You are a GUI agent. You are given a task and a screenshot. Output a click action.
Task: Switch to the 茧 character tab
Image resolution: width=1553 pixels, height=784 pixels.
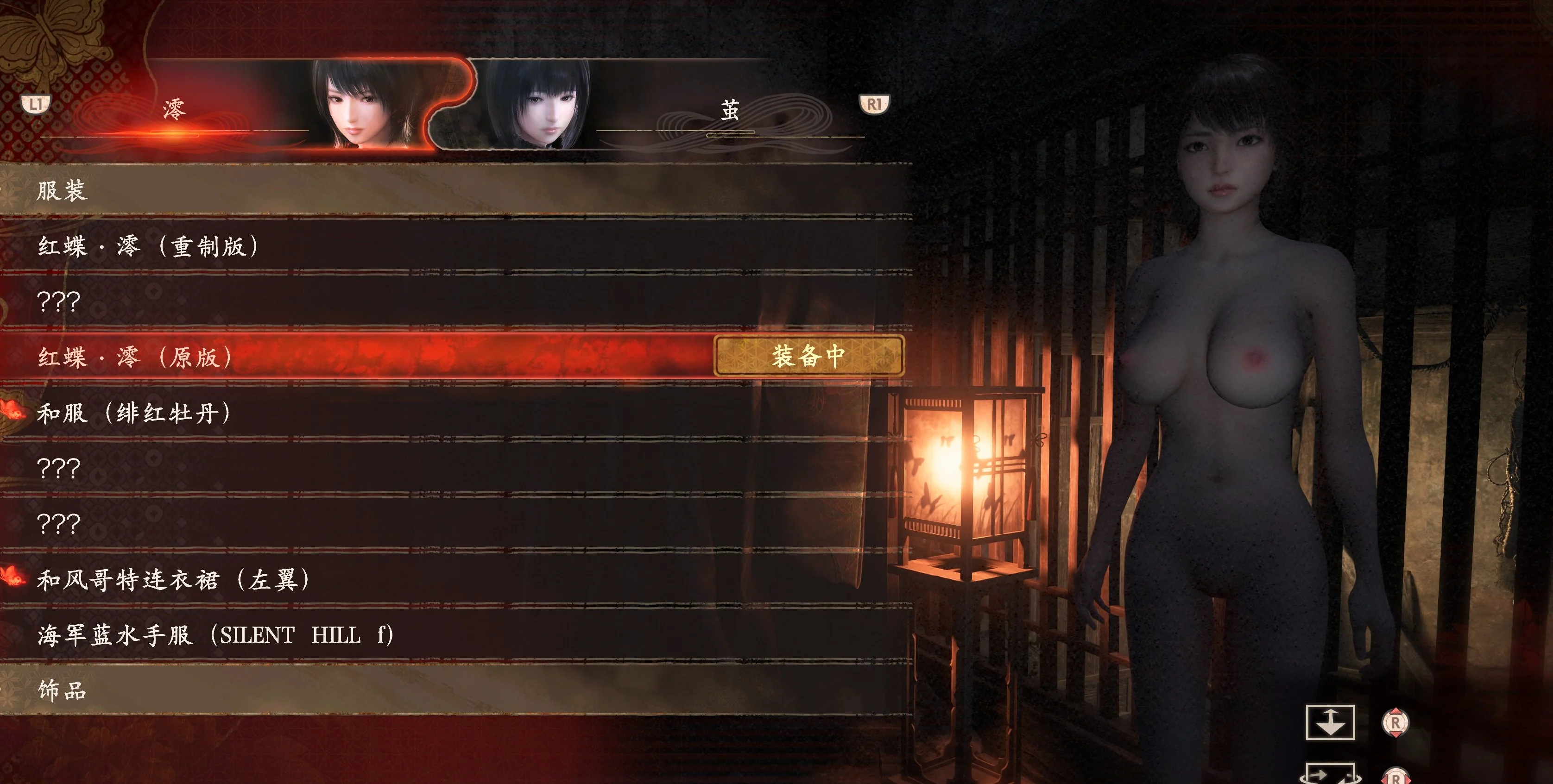(x=730, y=110)
